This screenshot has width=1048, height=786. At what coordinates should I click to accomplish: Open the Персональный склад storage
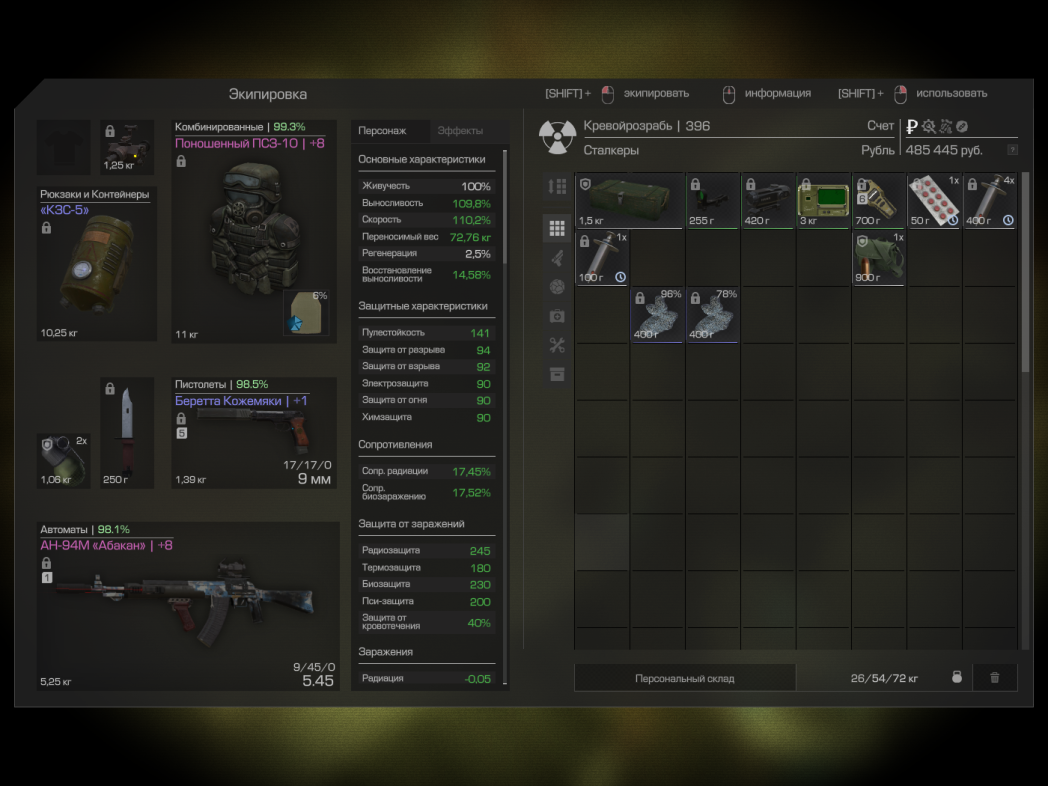(684, 678)
